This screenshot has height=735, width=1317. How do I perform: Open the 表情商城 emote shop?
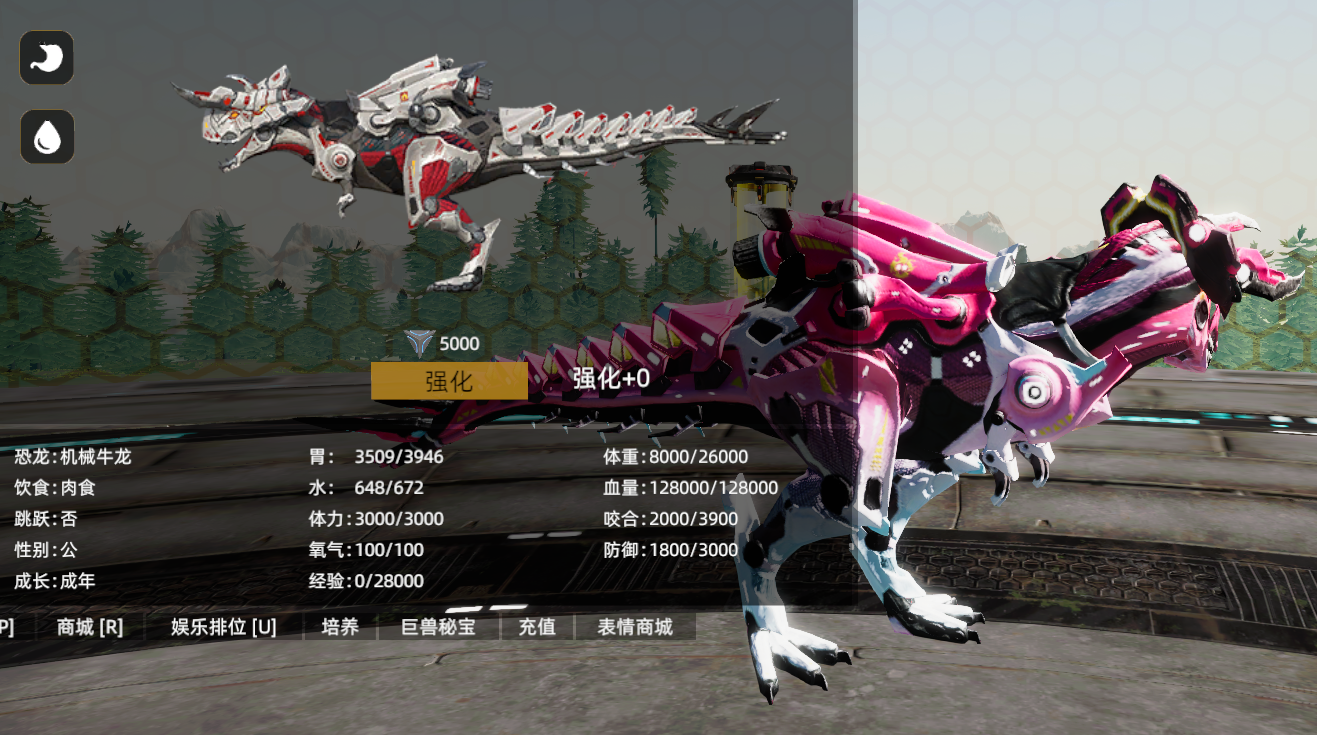point(635,627)
